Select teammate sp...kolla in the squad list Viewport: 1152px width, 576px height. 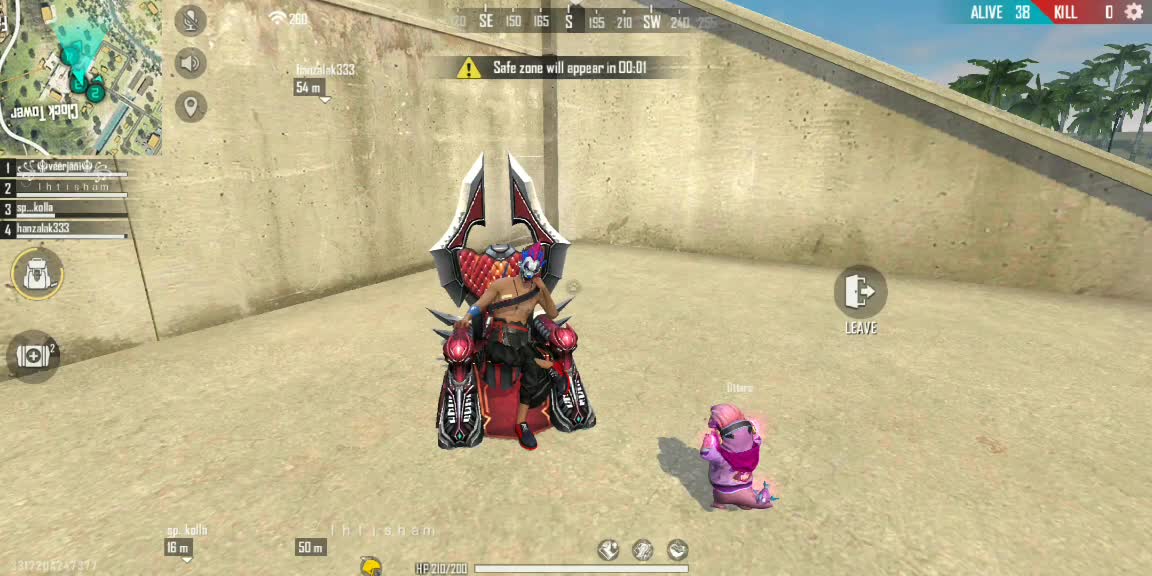[66, 209]
